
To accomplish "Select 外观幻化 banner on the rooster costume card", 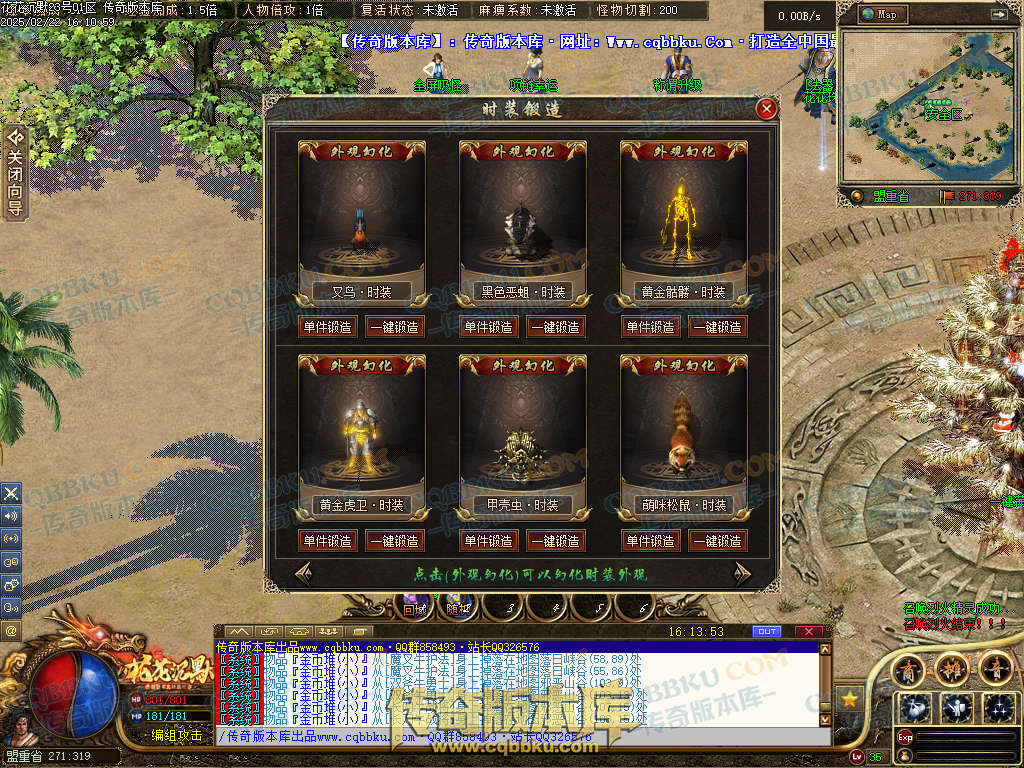I will [362, 152].
